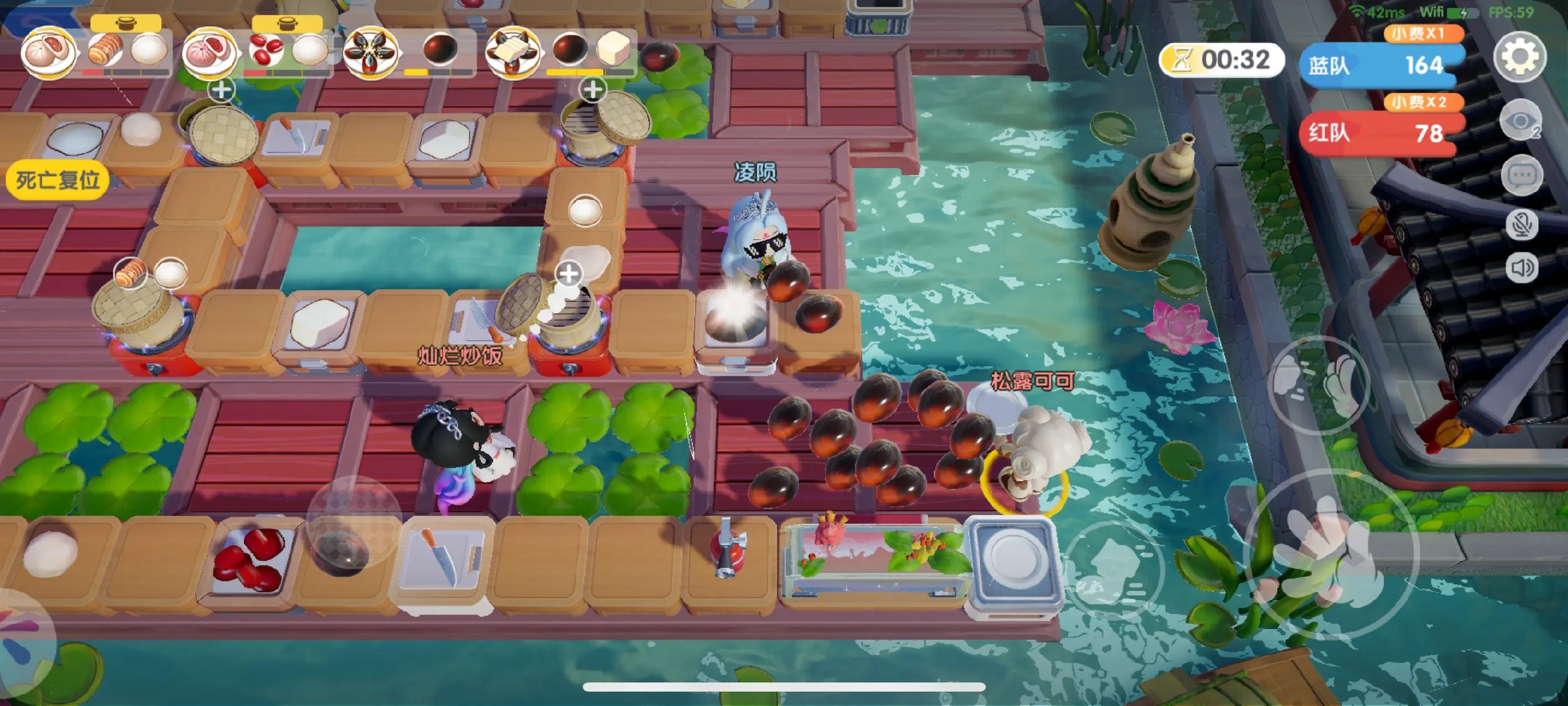Toggle the eye spectator icon

(x=1521, y=121)
